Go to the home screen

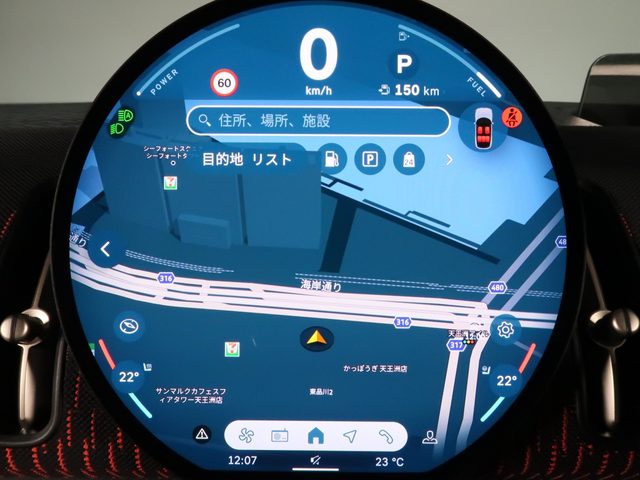[x=316, y=435]
